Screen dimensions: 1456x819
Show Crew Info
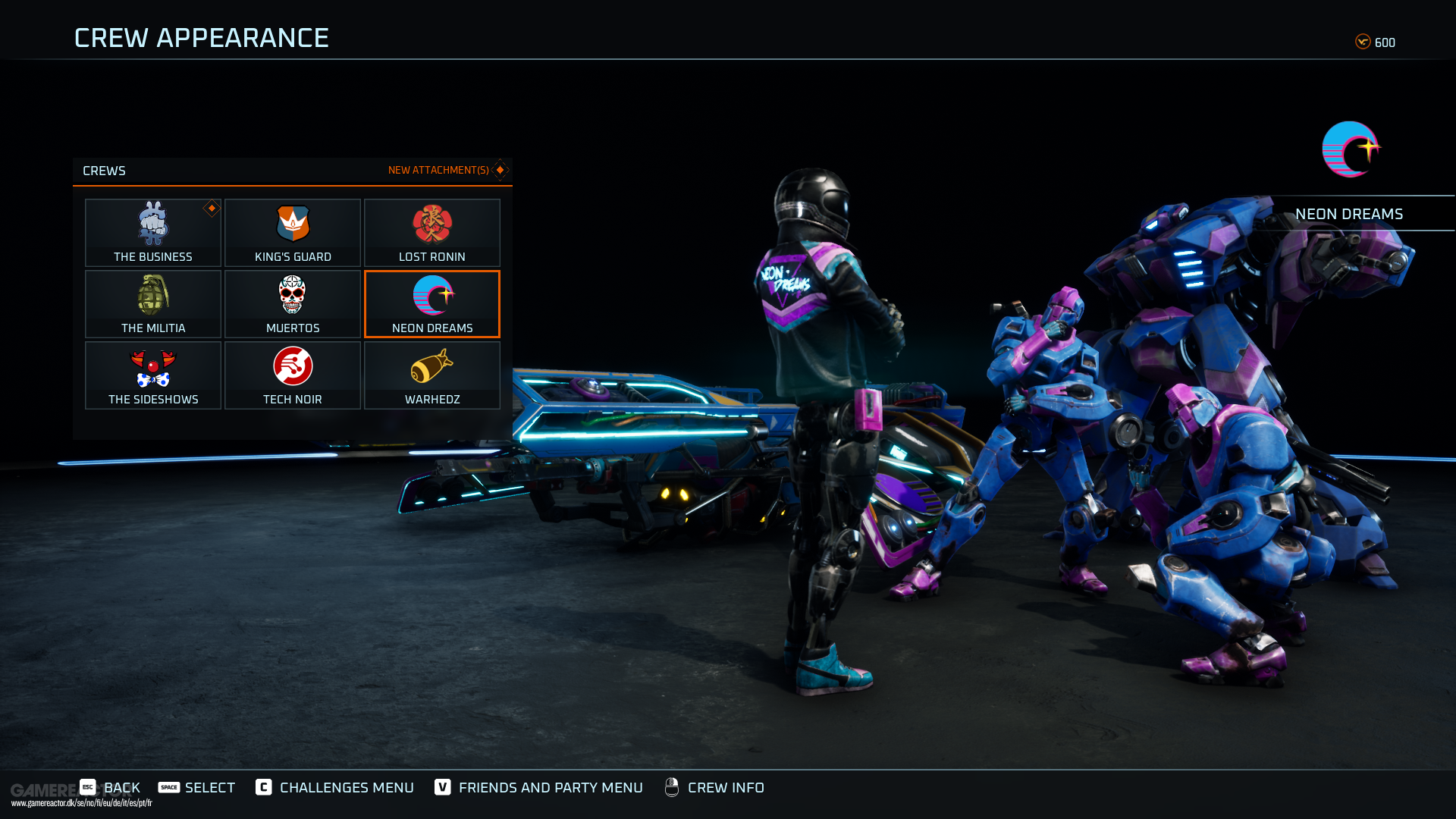pyautogui.click(x=714, y=787)
